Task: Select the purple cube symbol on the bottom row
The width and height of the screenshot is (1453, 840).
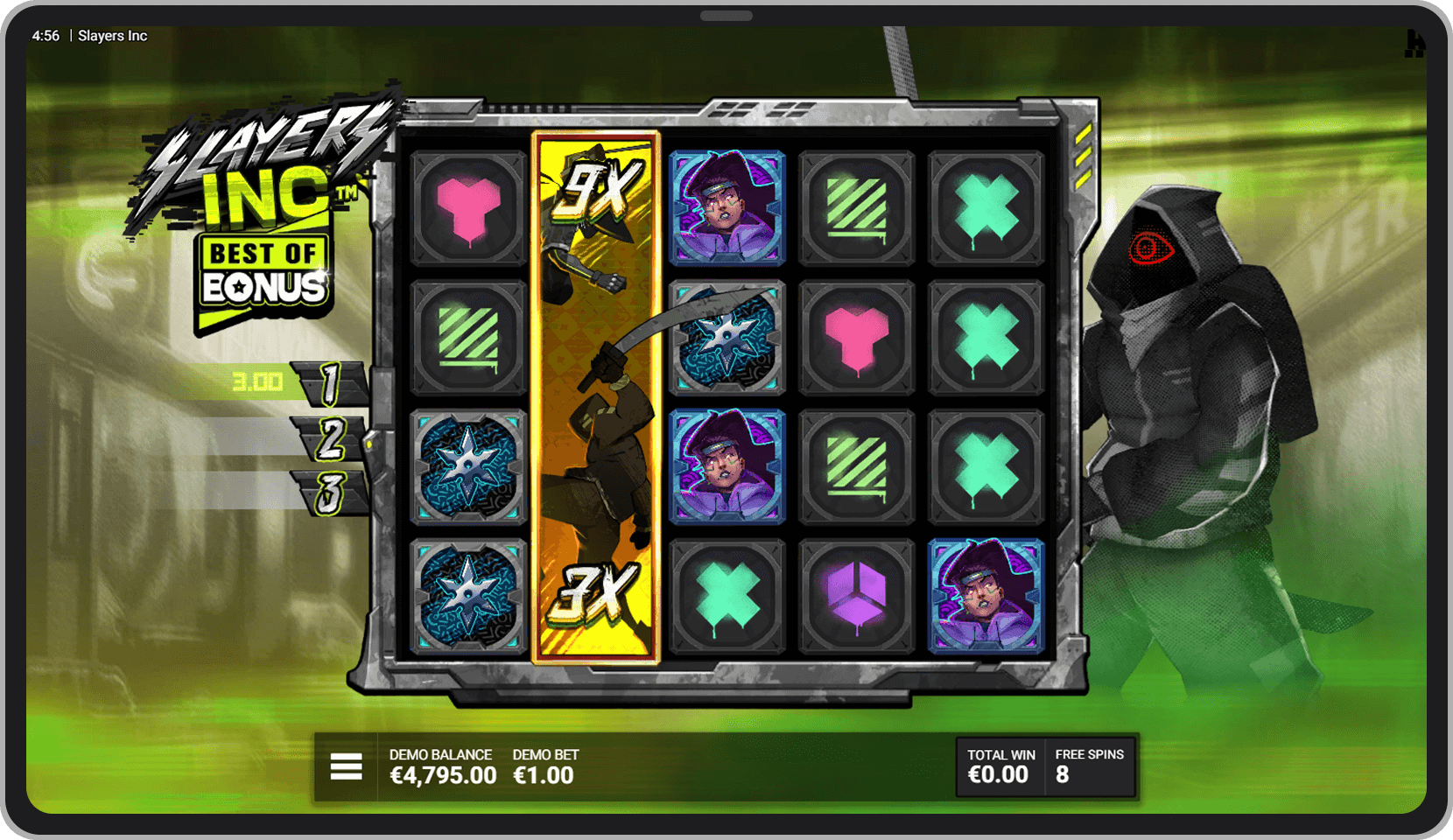Action: 856,597
